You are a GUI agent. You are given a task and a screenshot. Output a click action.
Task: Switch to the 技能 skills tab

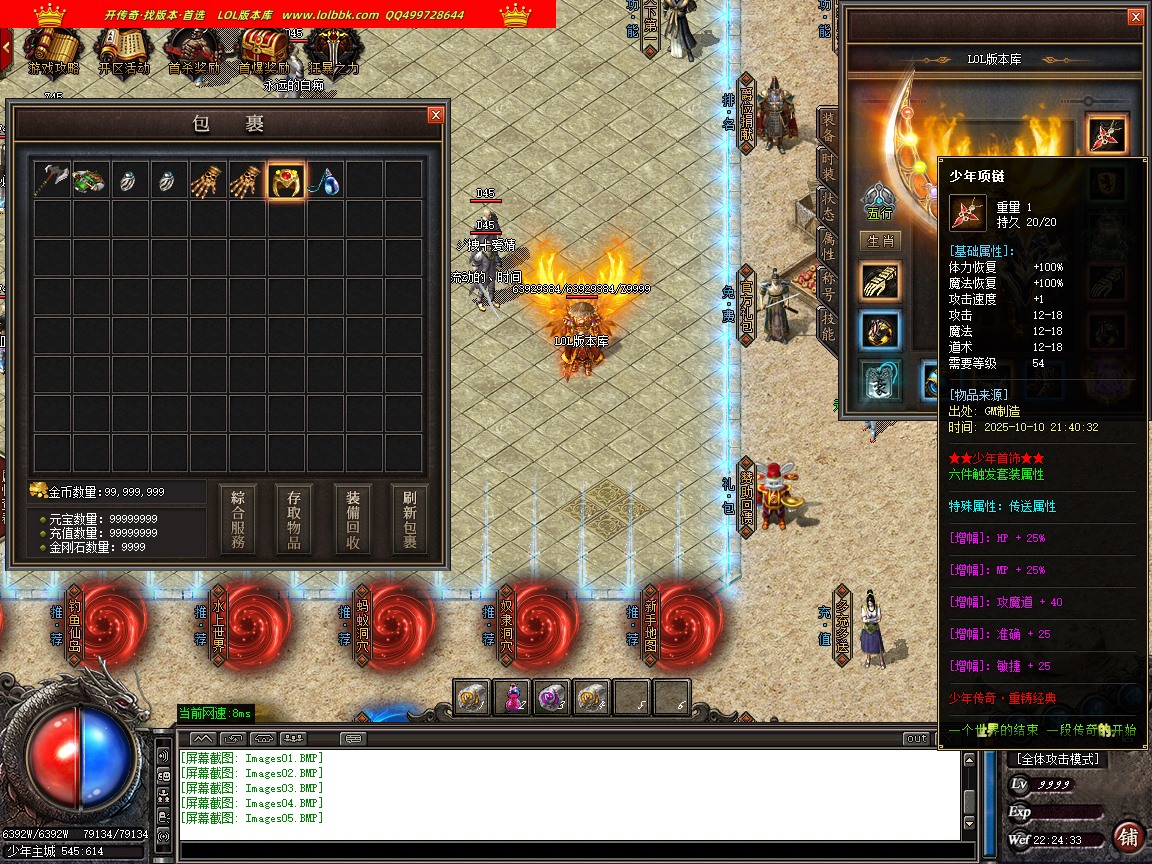828,324
